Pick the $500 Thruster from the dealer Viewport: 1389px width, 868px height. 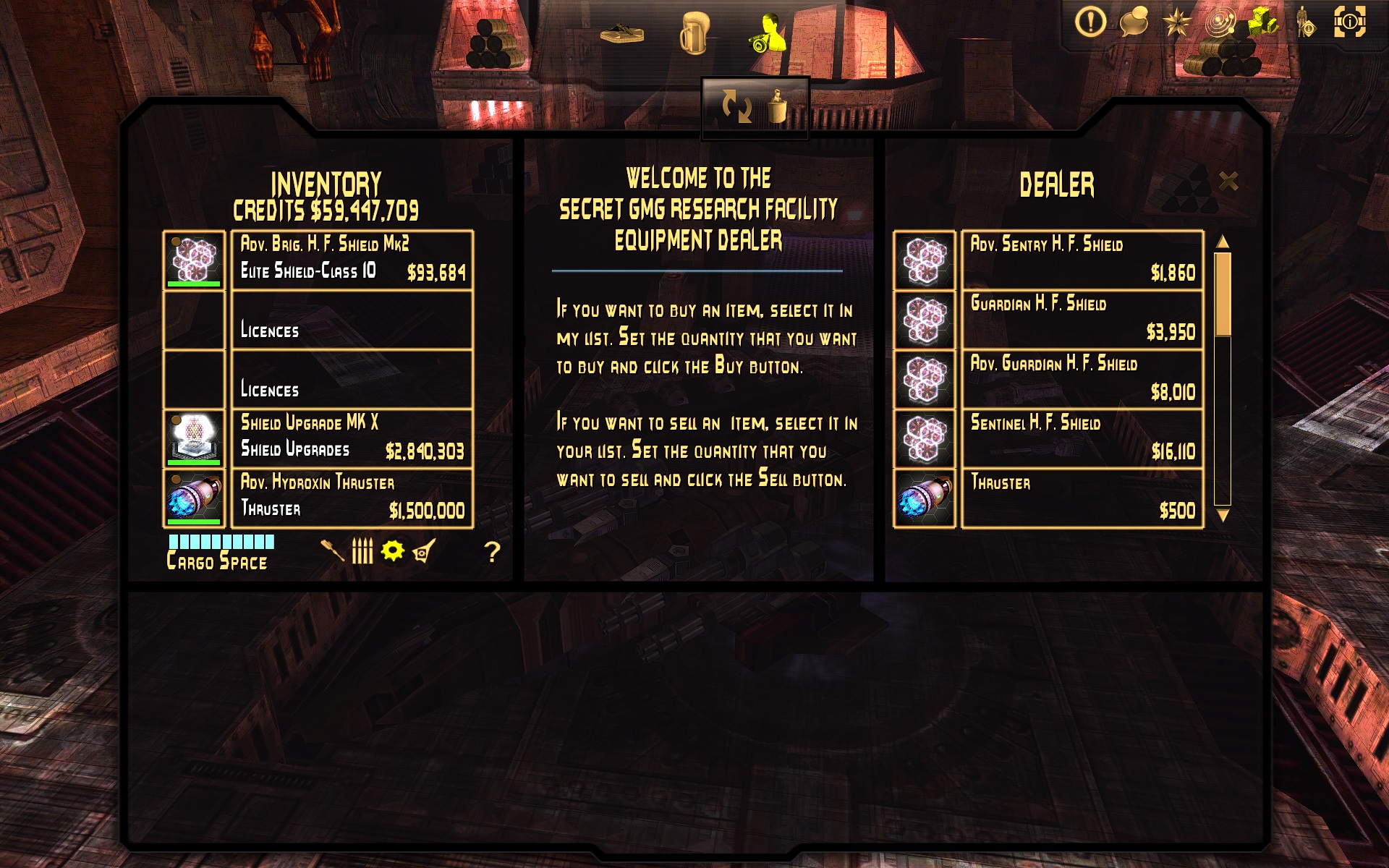[x=1082, y=498]
